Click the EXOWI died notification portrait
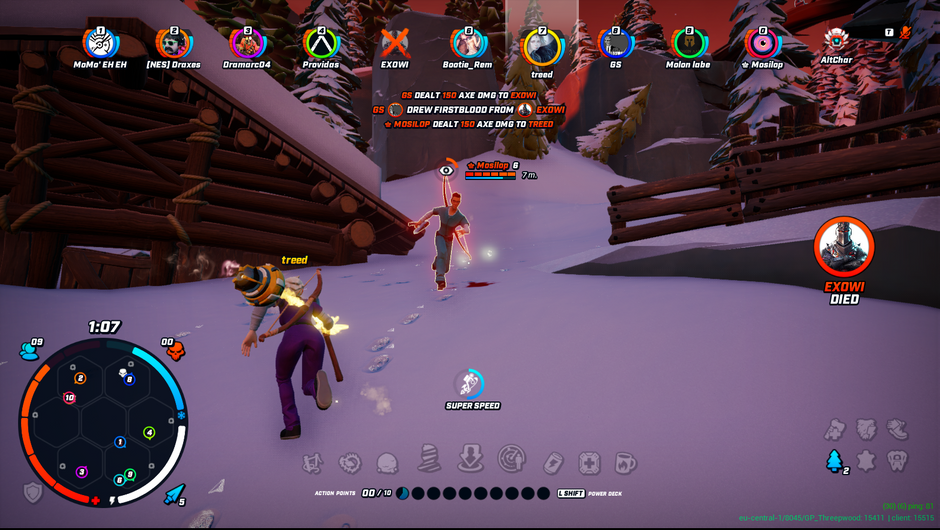Image resolution: width=940 pixels, height=530 pixels. (843, 247)
